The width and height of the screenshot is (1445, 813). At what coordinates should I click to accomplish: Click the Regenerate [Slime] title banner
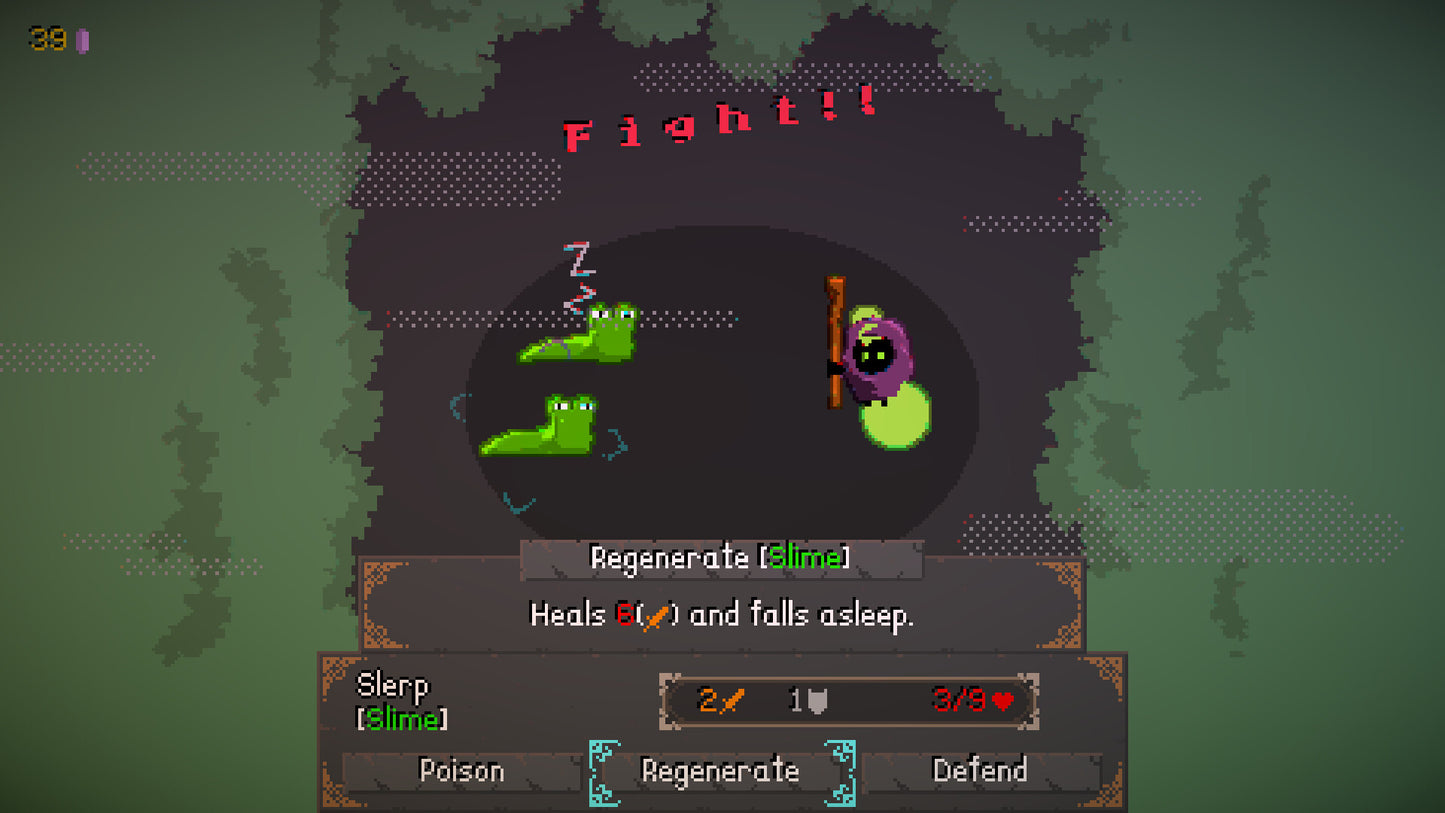coord(722,558)
